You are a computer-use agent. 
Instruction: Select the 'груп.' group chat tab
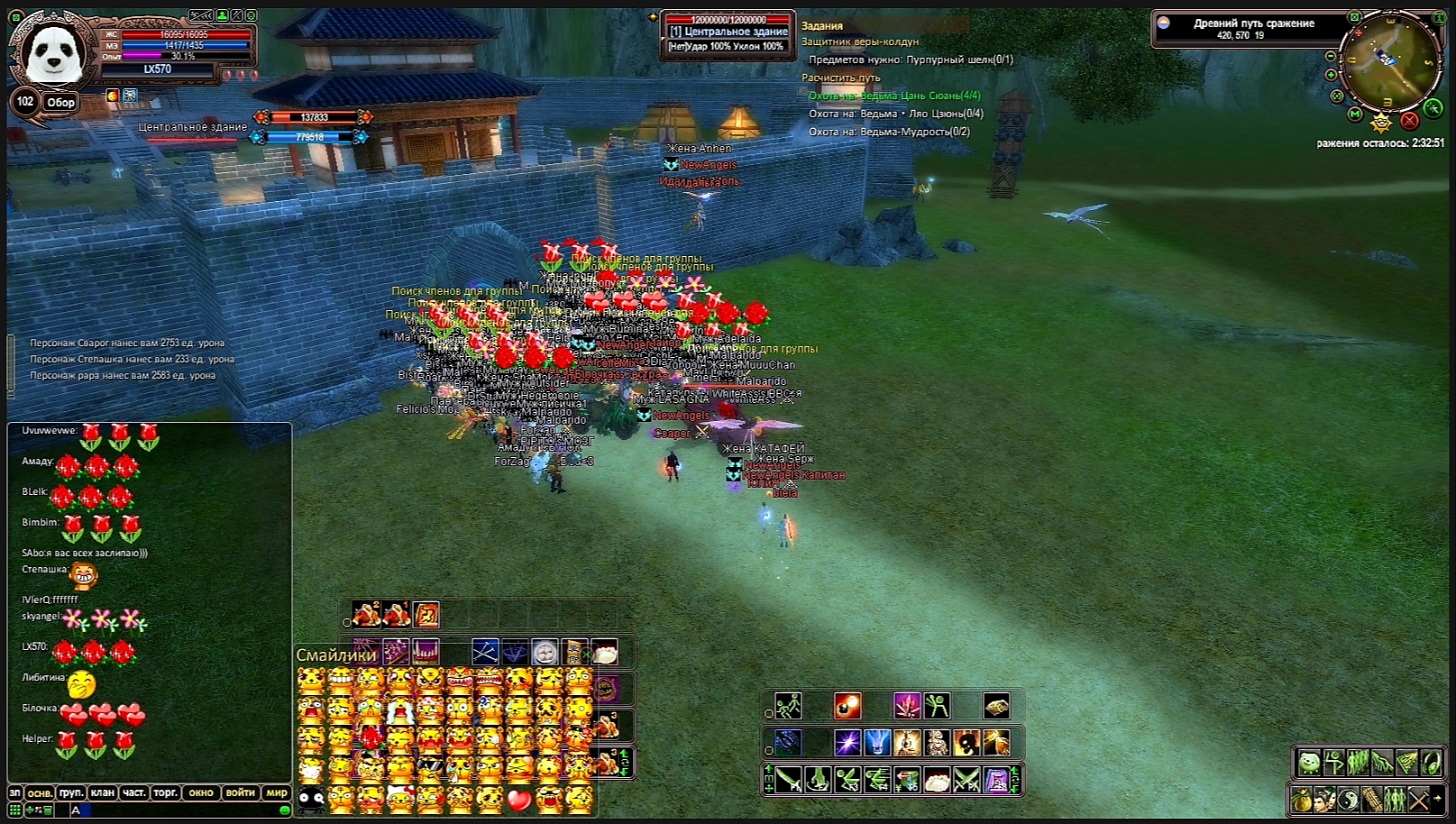click(x=71, y=793)
